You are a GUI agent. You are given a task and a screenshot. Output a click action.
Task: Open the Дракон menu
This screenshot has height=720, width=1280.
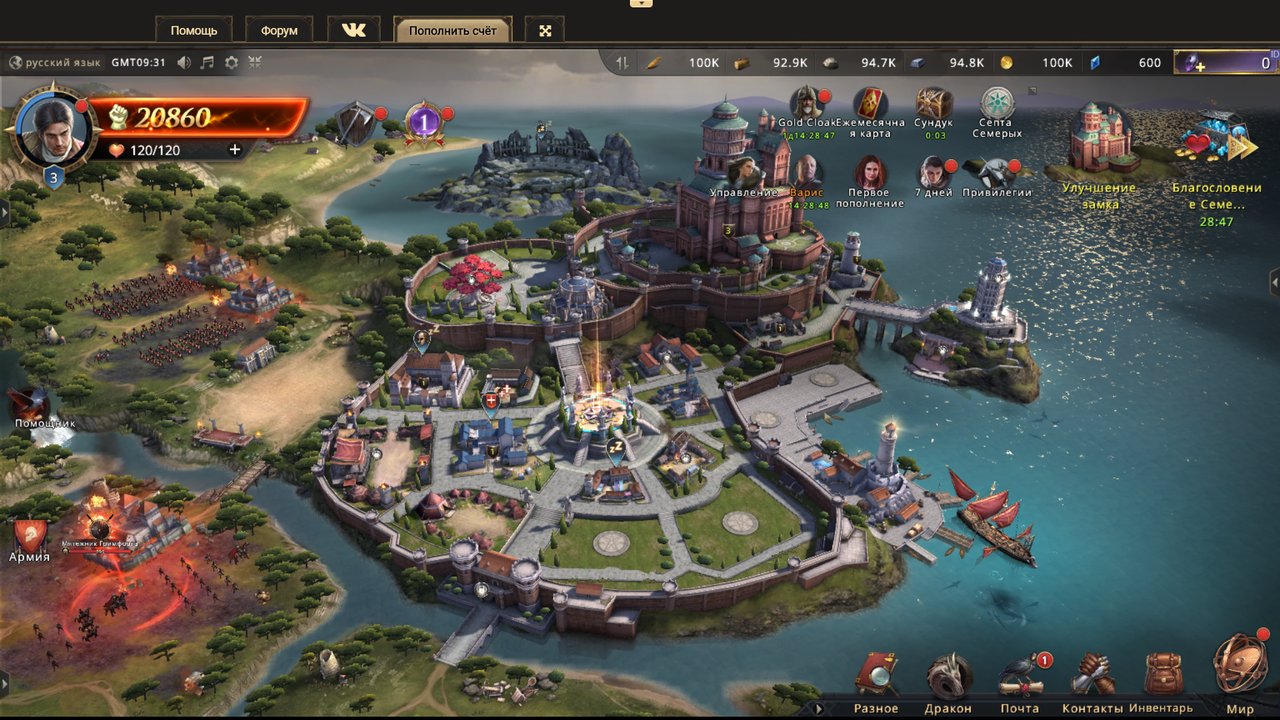(x=948, y=678)
